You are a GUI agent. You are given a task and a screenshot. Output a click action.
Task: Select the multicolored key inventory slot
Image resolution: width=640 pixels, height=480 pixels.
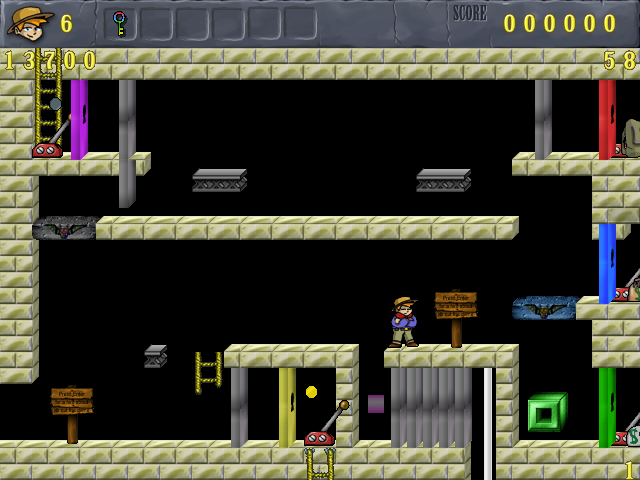pos(120,23)
